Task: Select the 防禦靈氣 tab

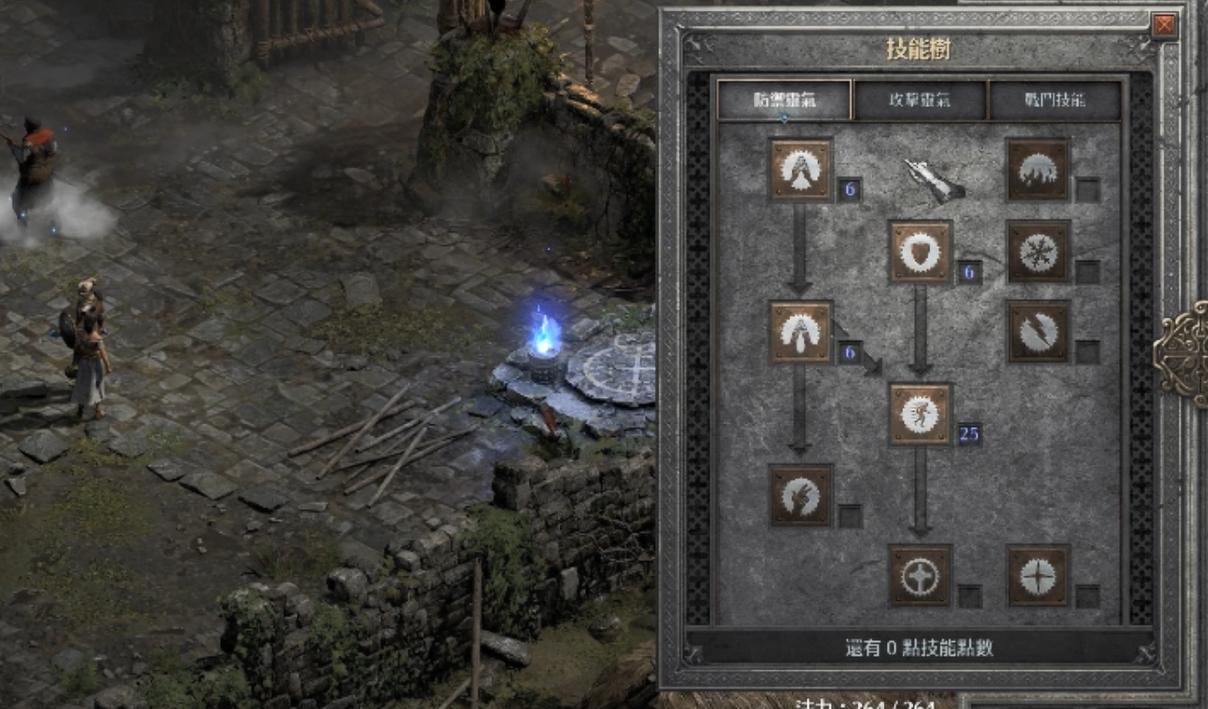Action: (x=784, y=100)
